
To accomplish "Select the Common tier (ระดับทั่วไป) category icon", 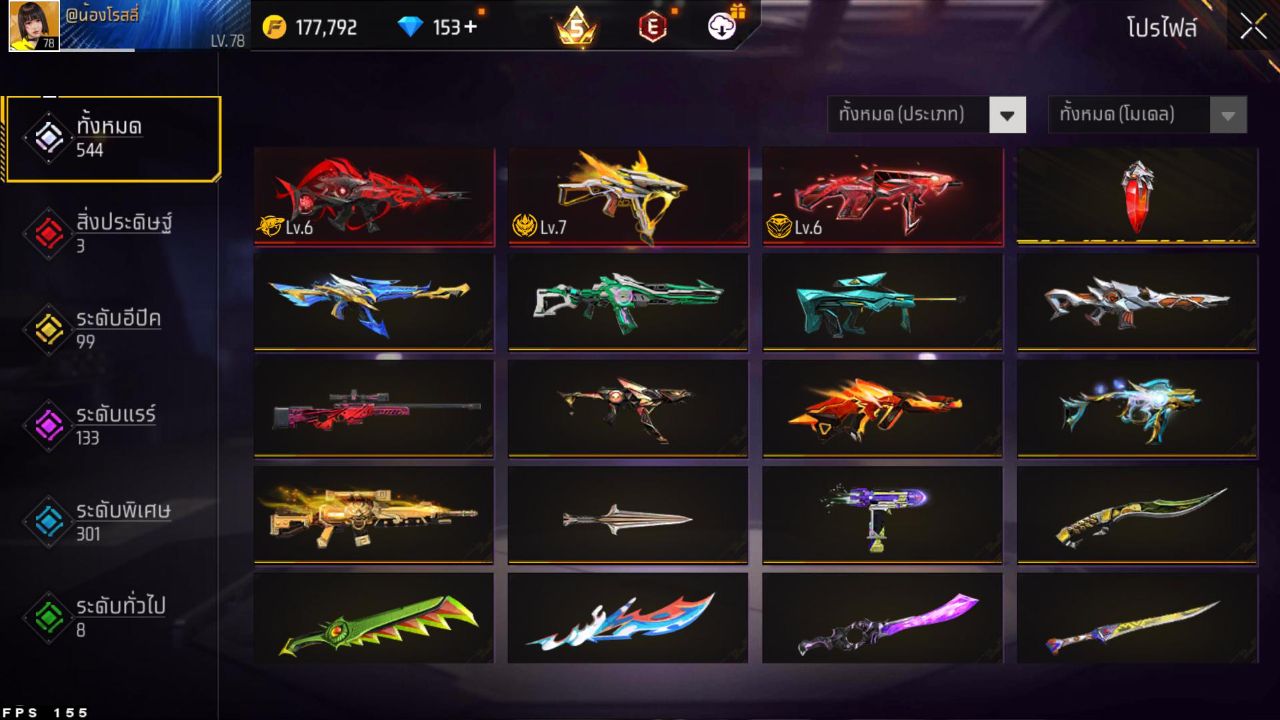I will [x=47, y=618].
